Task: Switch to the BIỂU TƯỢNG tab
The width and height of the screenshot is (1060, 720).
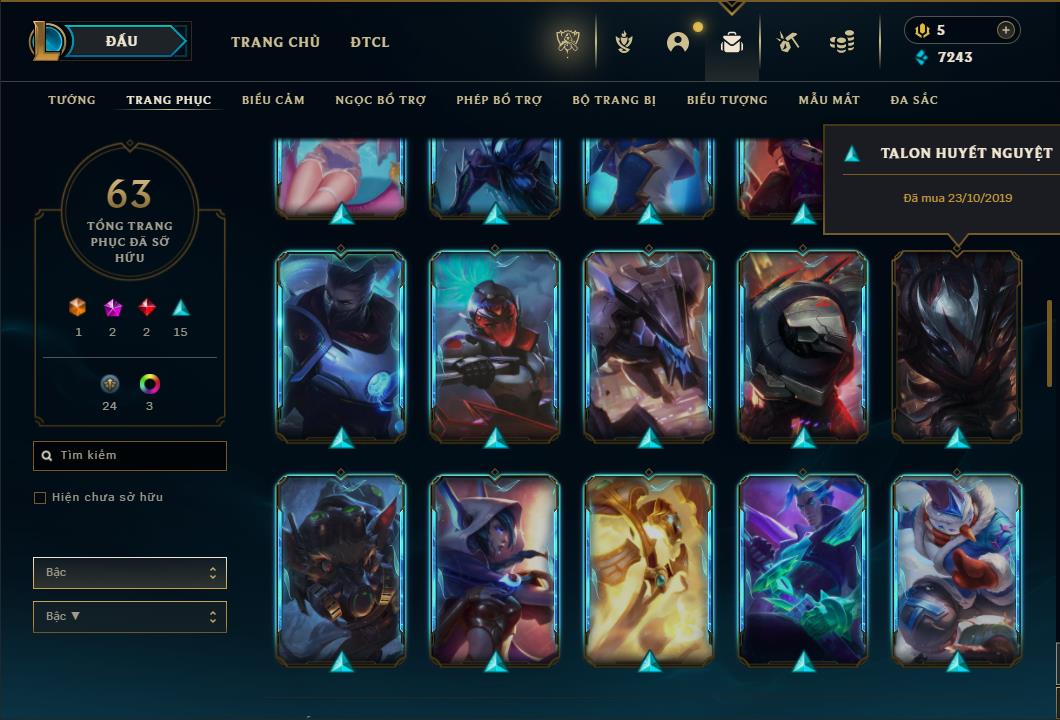Action: 727,100
